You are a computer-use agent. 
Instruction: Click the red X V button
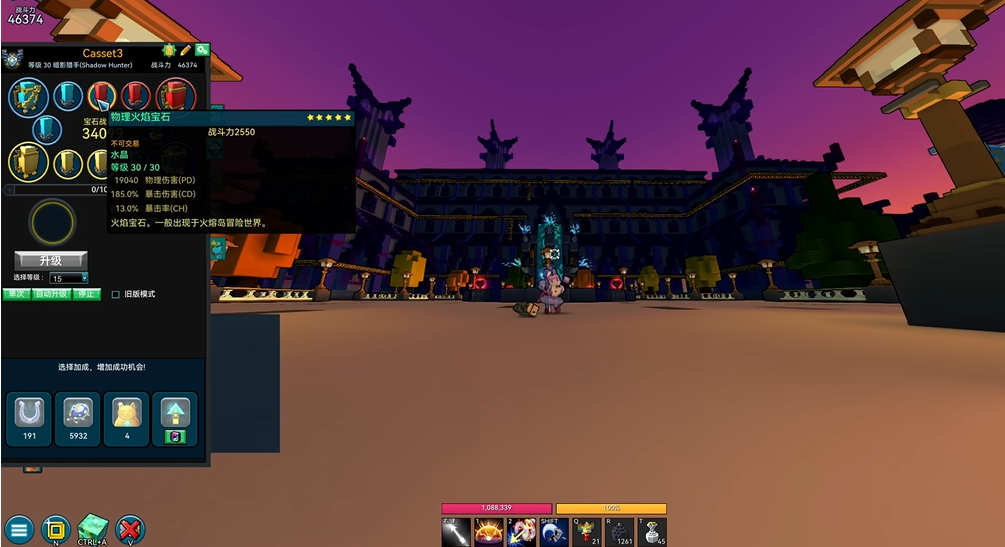pyautogui.click(x=130, y=530)
